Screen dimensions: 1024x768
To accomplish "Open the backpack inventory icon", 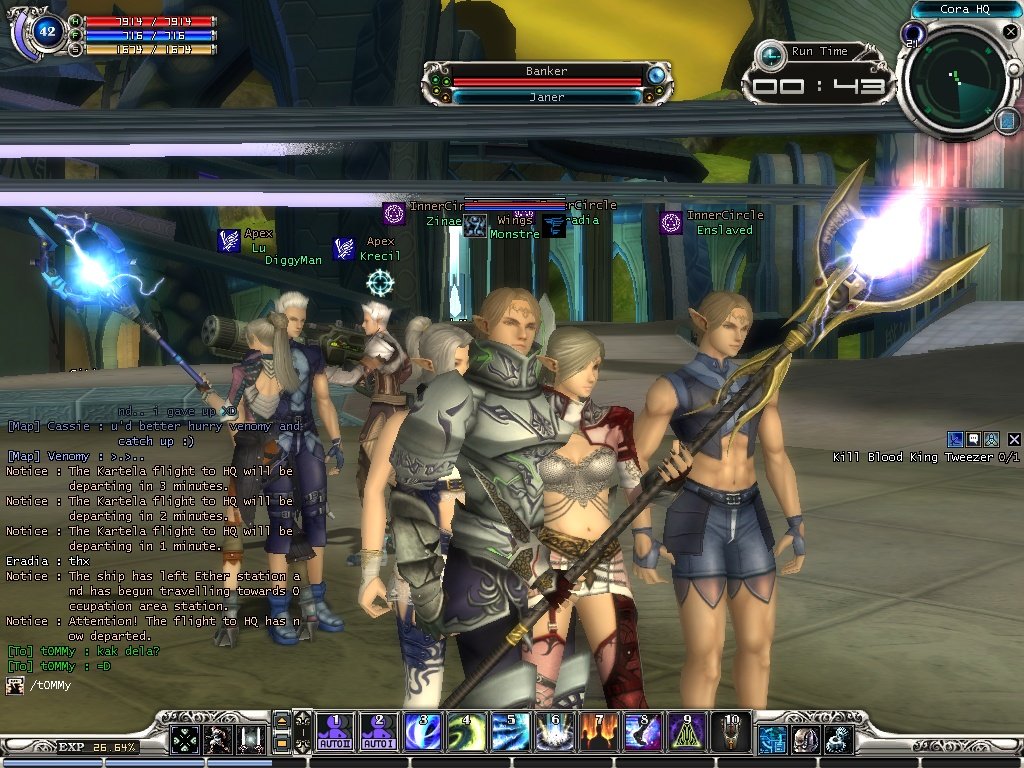I will (805, 740).
